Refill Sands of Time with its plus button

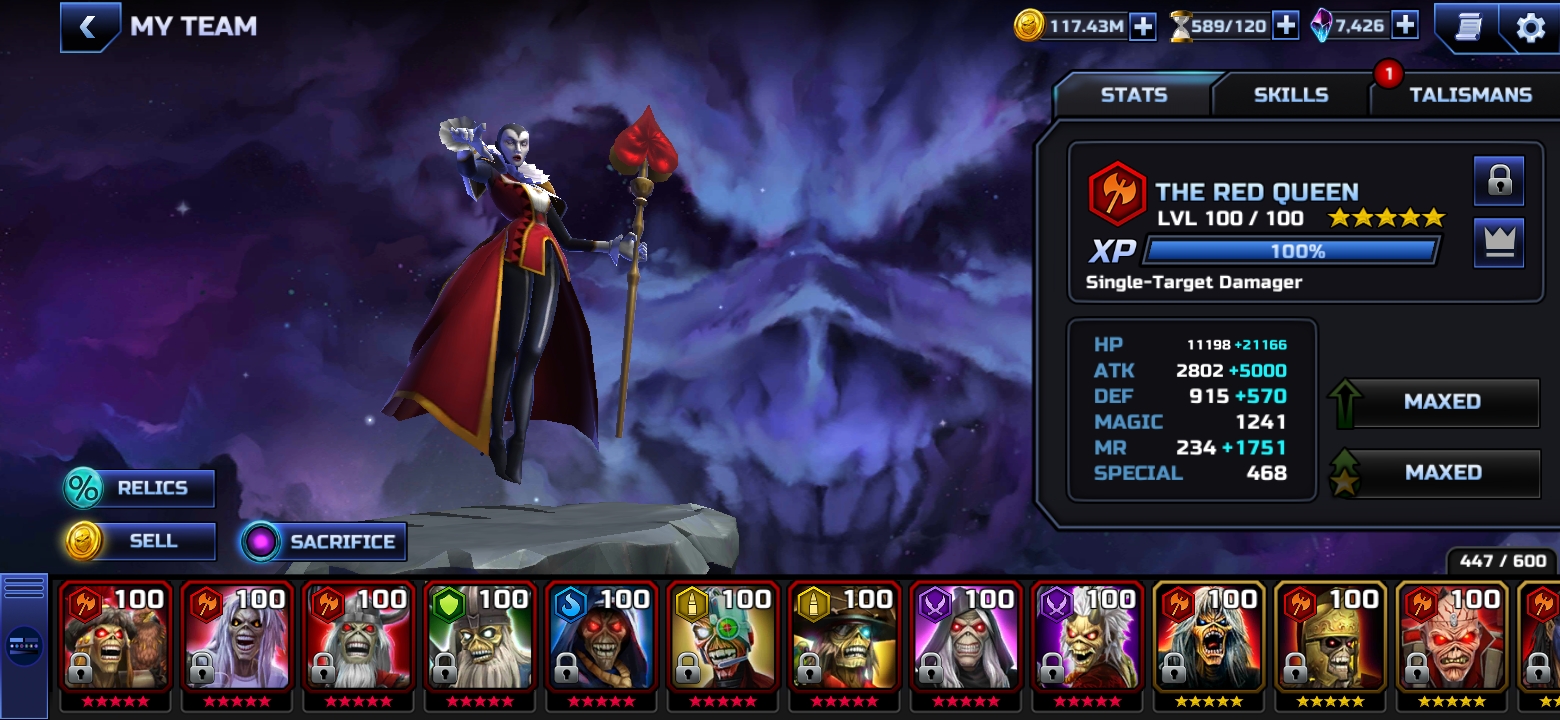(x=1285, y=26)
